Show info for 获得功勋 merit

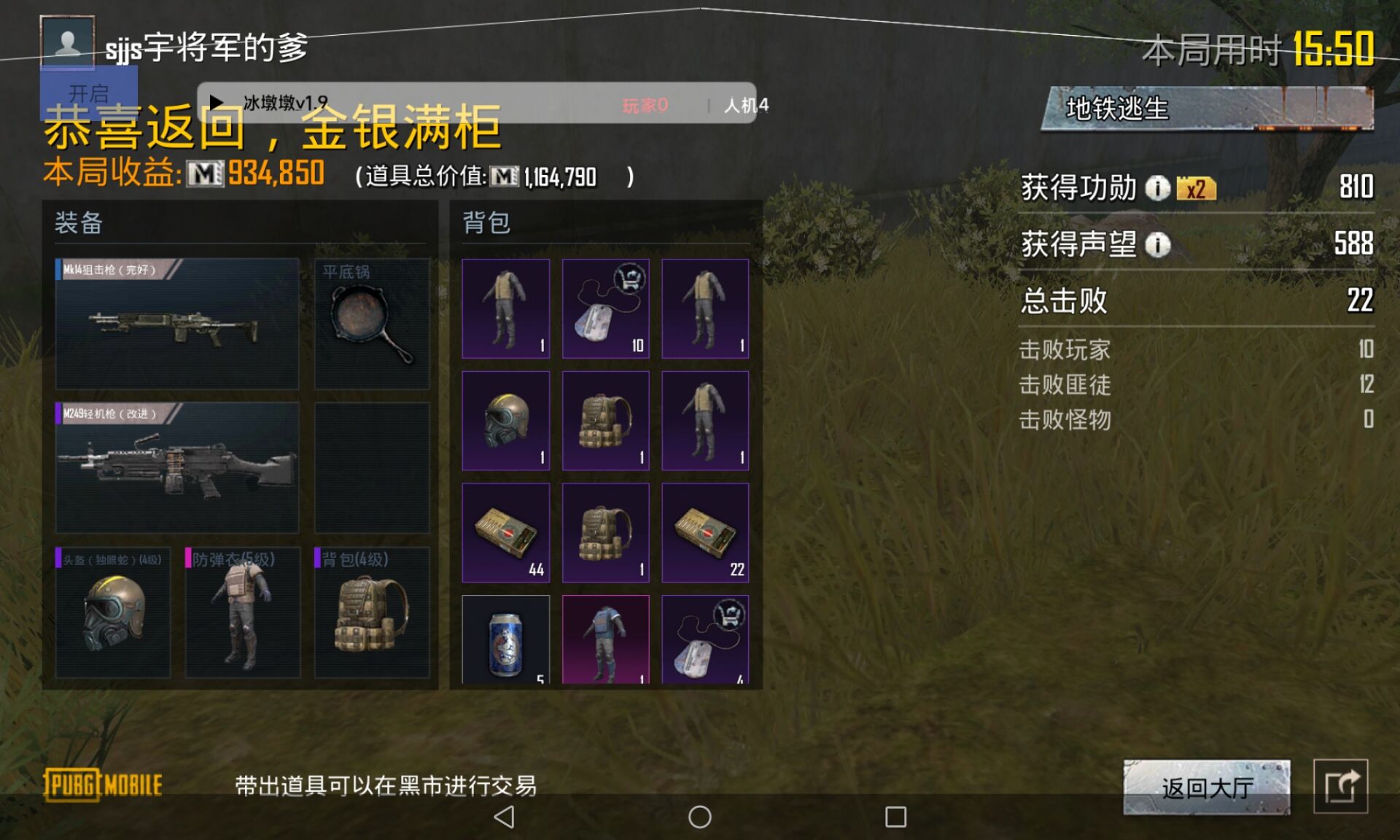[x=1157, y=188]
